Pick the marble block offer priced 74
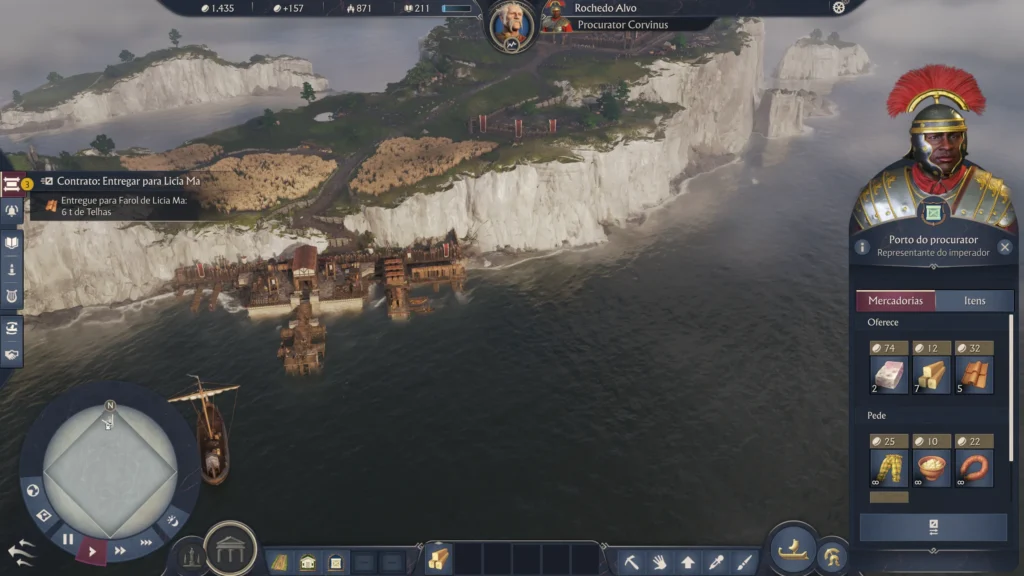Image resolution: width=1024 pixels, height=576 pixels. 889,368
